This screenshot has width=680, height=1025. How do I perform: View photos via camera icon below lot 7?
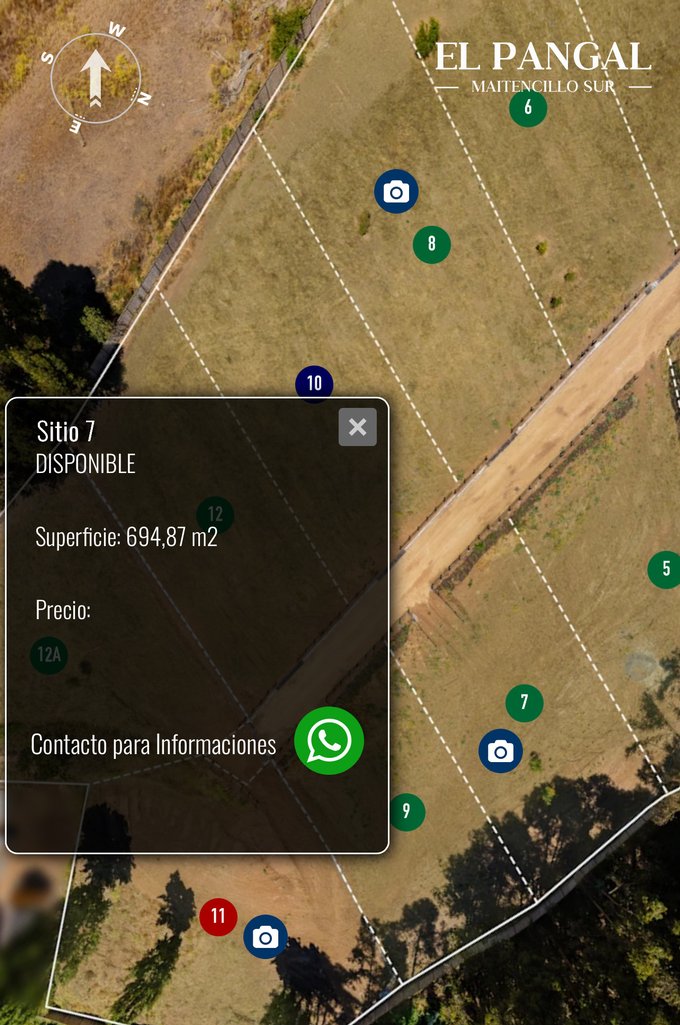500,751
